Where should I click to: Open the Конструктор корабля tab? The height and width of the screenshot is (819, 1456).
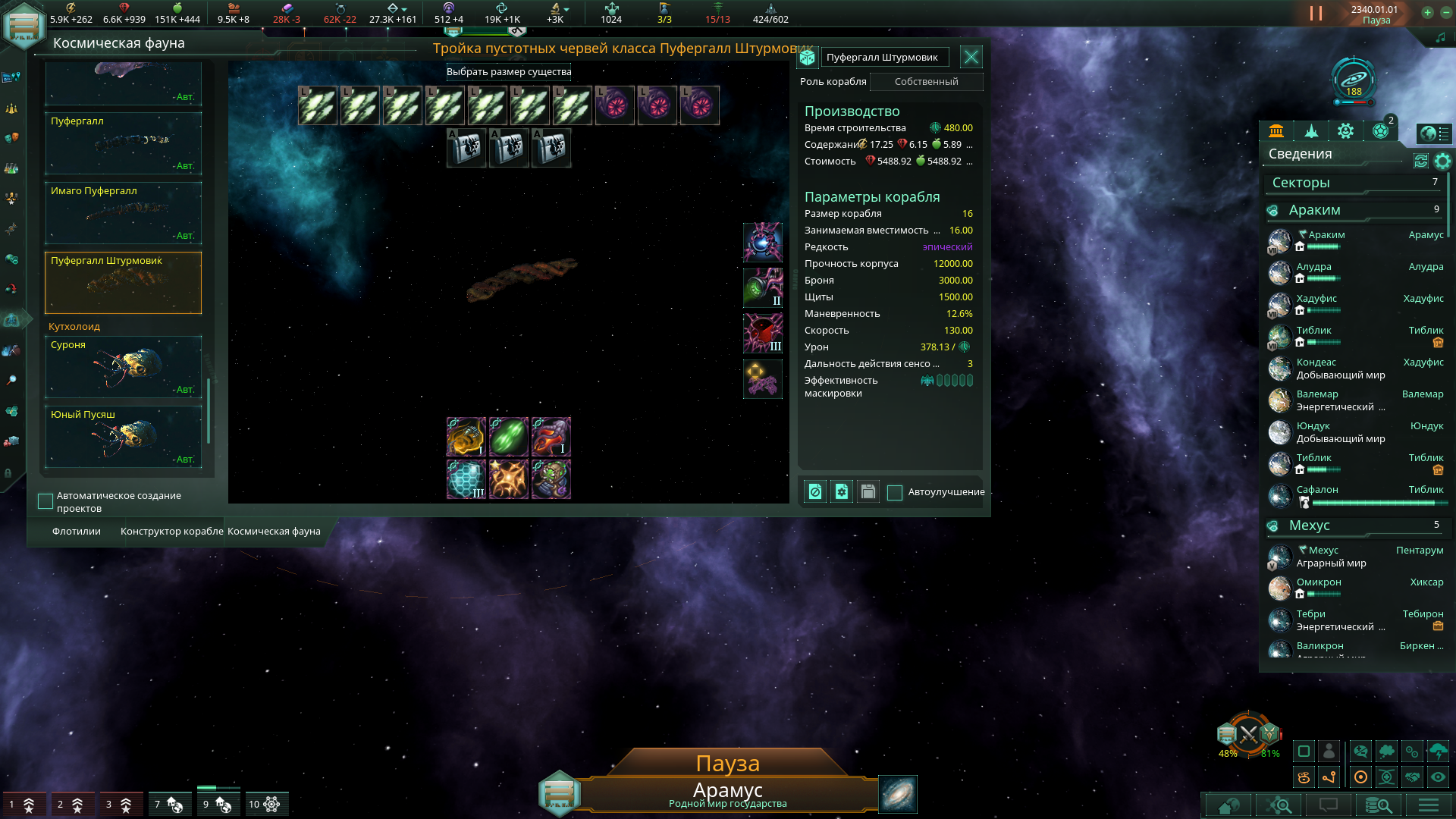[171, 532]
